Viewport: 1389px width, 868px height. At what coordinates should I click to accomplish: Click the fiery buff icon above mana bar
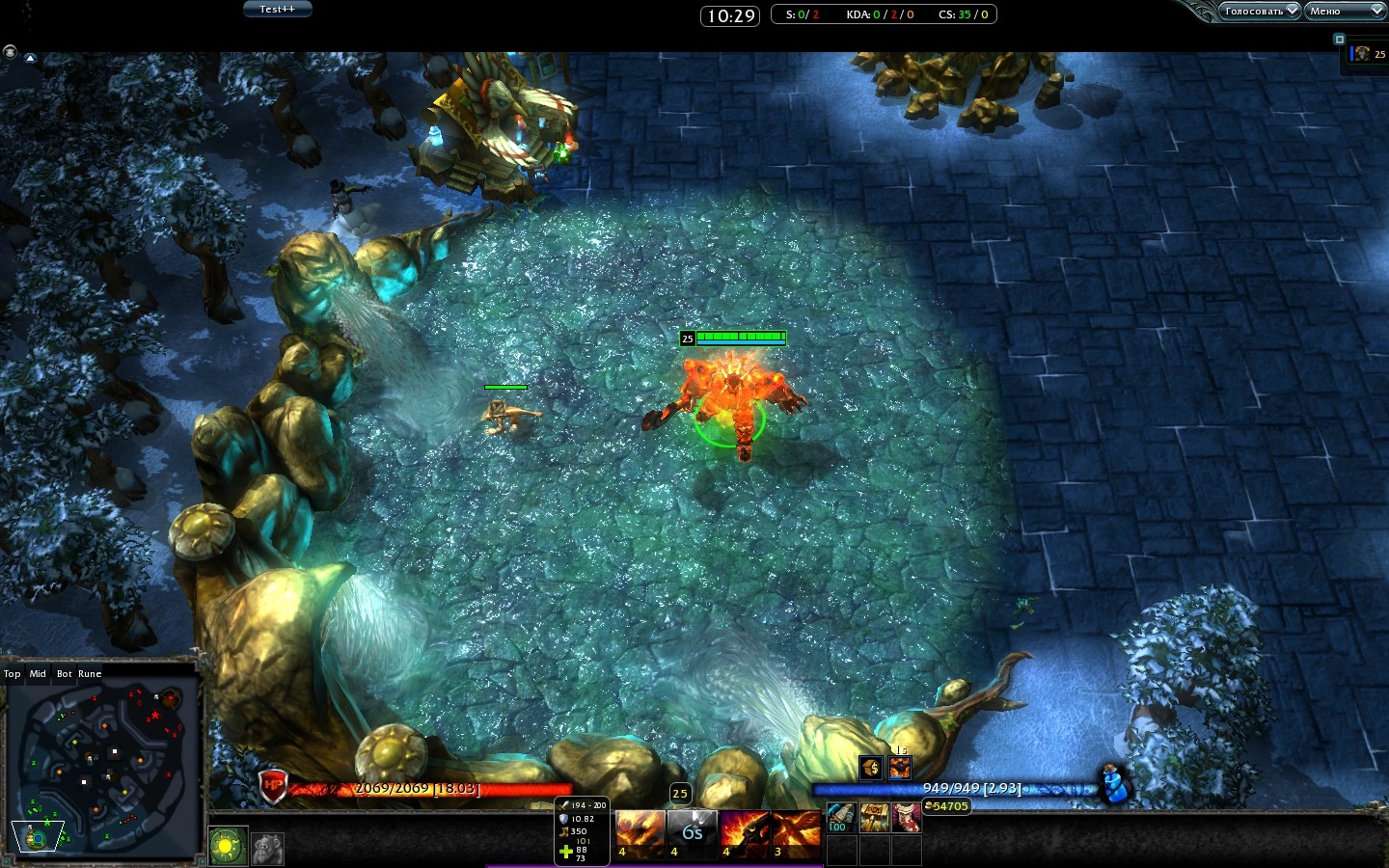pyautogui.click(x=900, y=768)
